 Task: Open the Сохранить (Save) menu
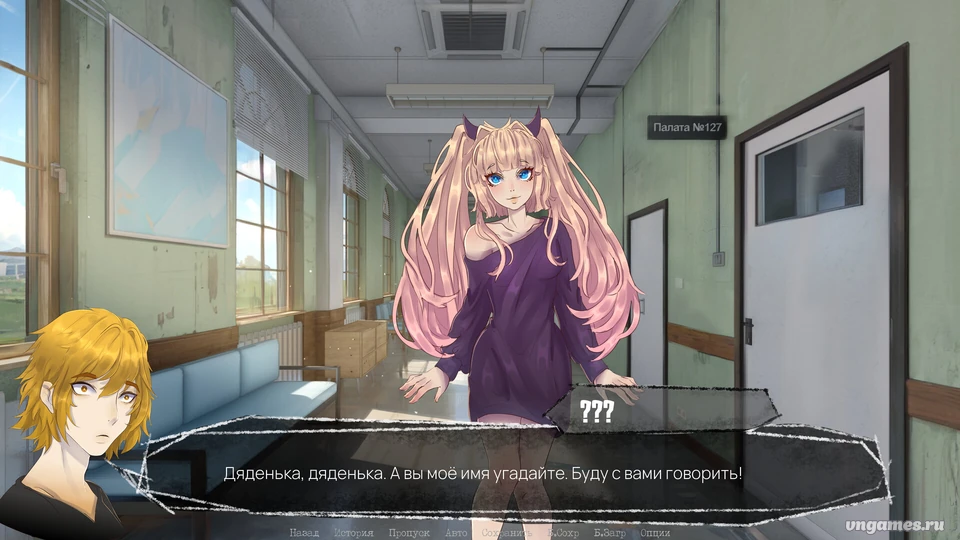click(508, 533)
